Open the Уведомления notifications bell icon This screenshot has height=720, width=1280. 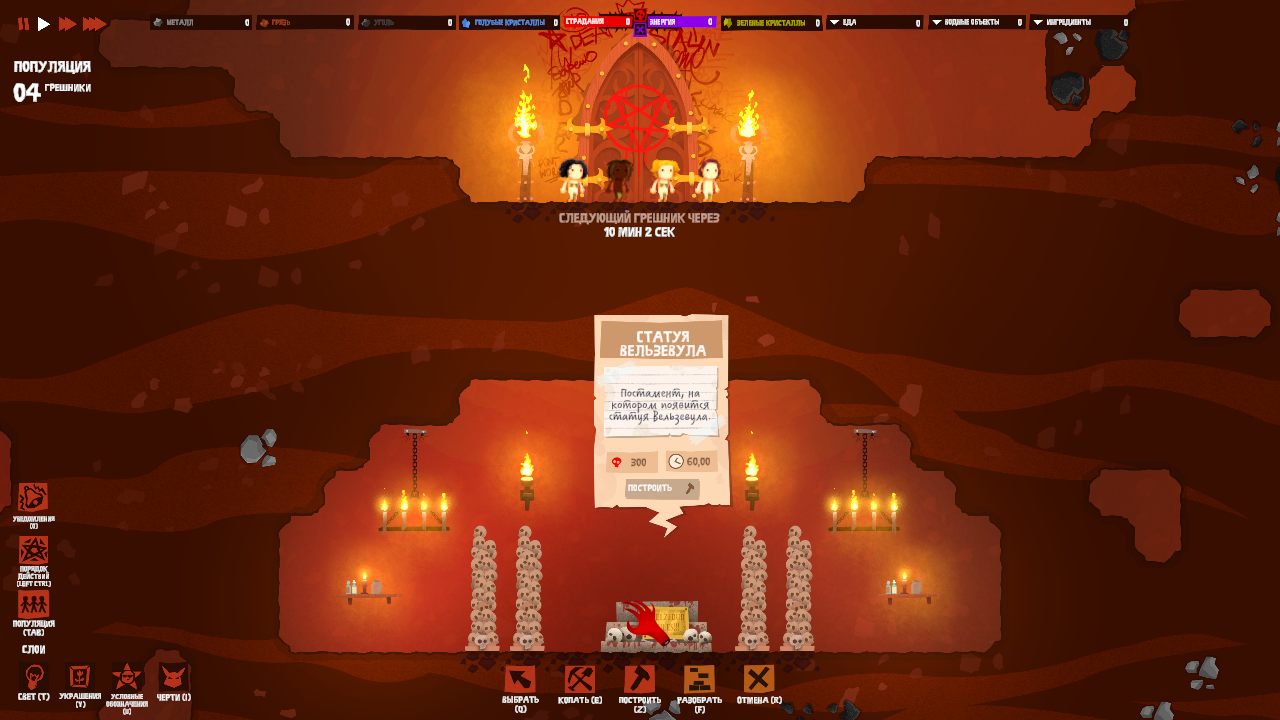point(33,498)
